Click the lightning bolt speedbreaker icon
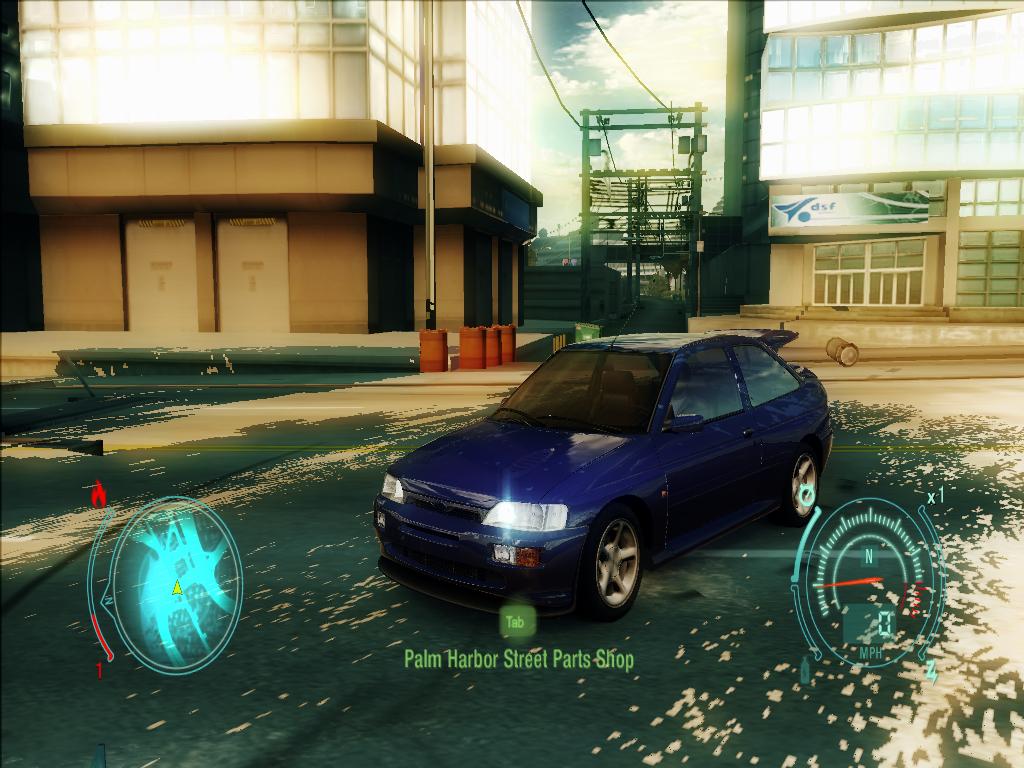Viewport: 1024px width, 768px height. (x=932, y=670)
